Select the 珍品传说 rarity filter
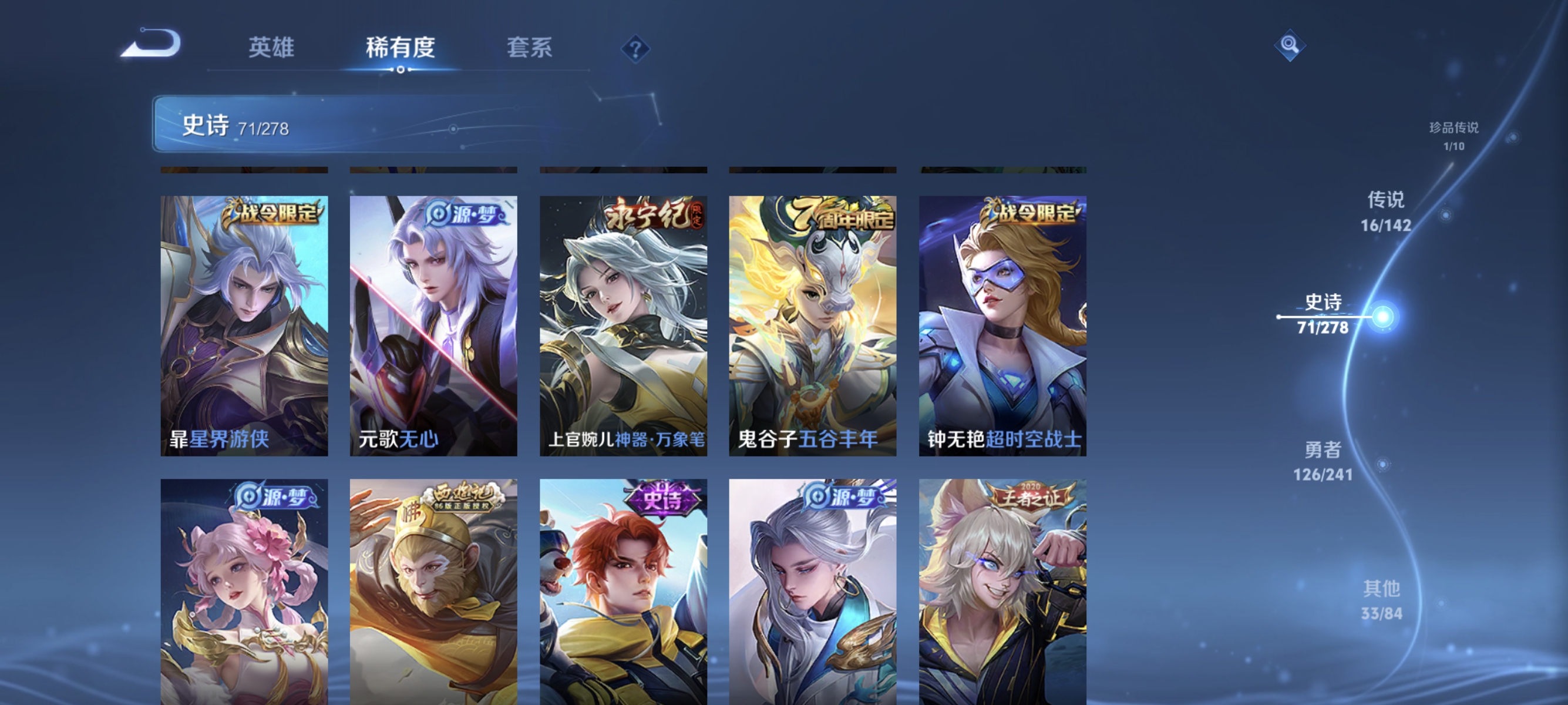 [1455, 135]
